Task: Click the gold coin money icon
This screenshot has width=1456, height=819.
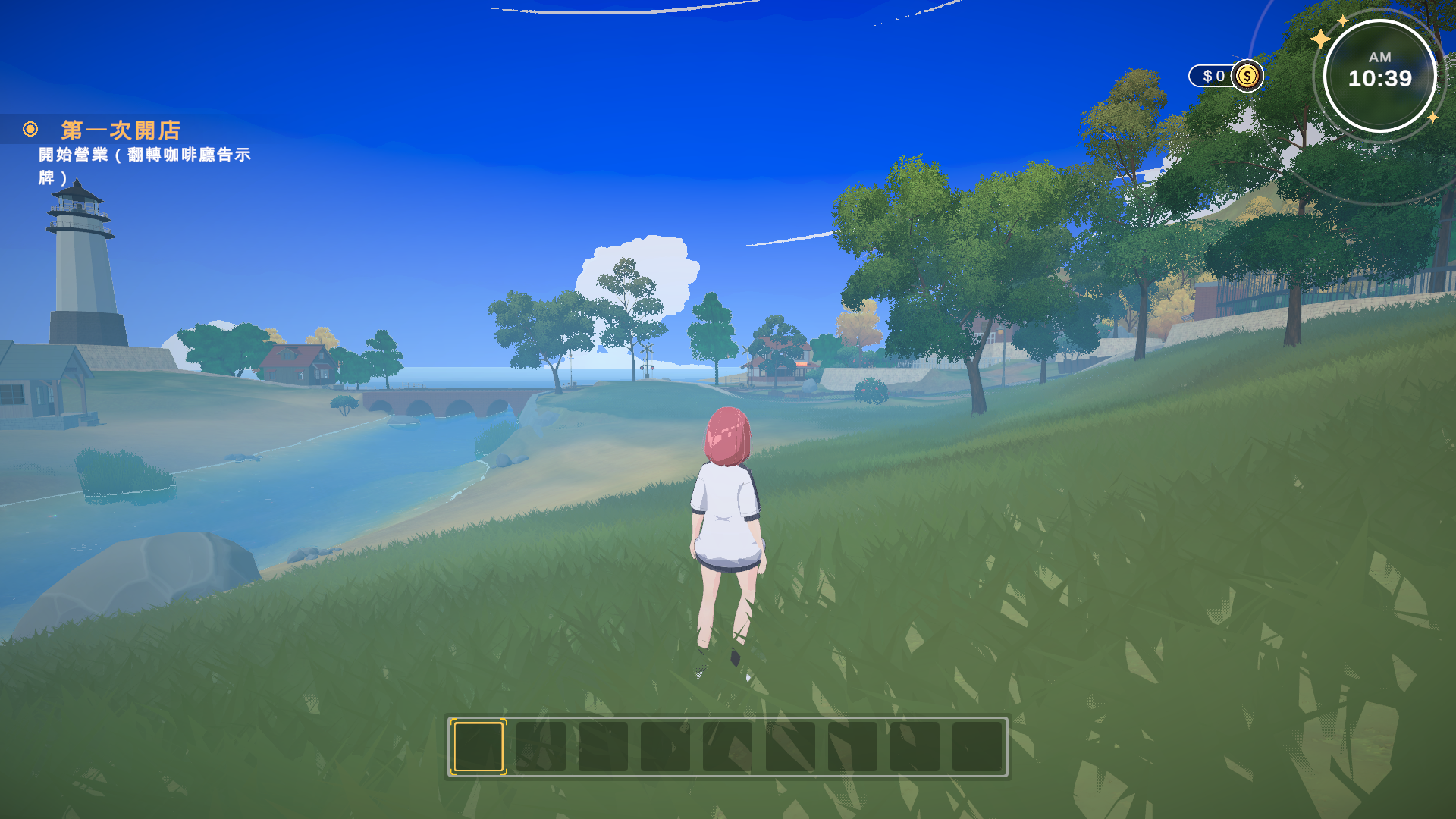Action: pos(1247,76)
